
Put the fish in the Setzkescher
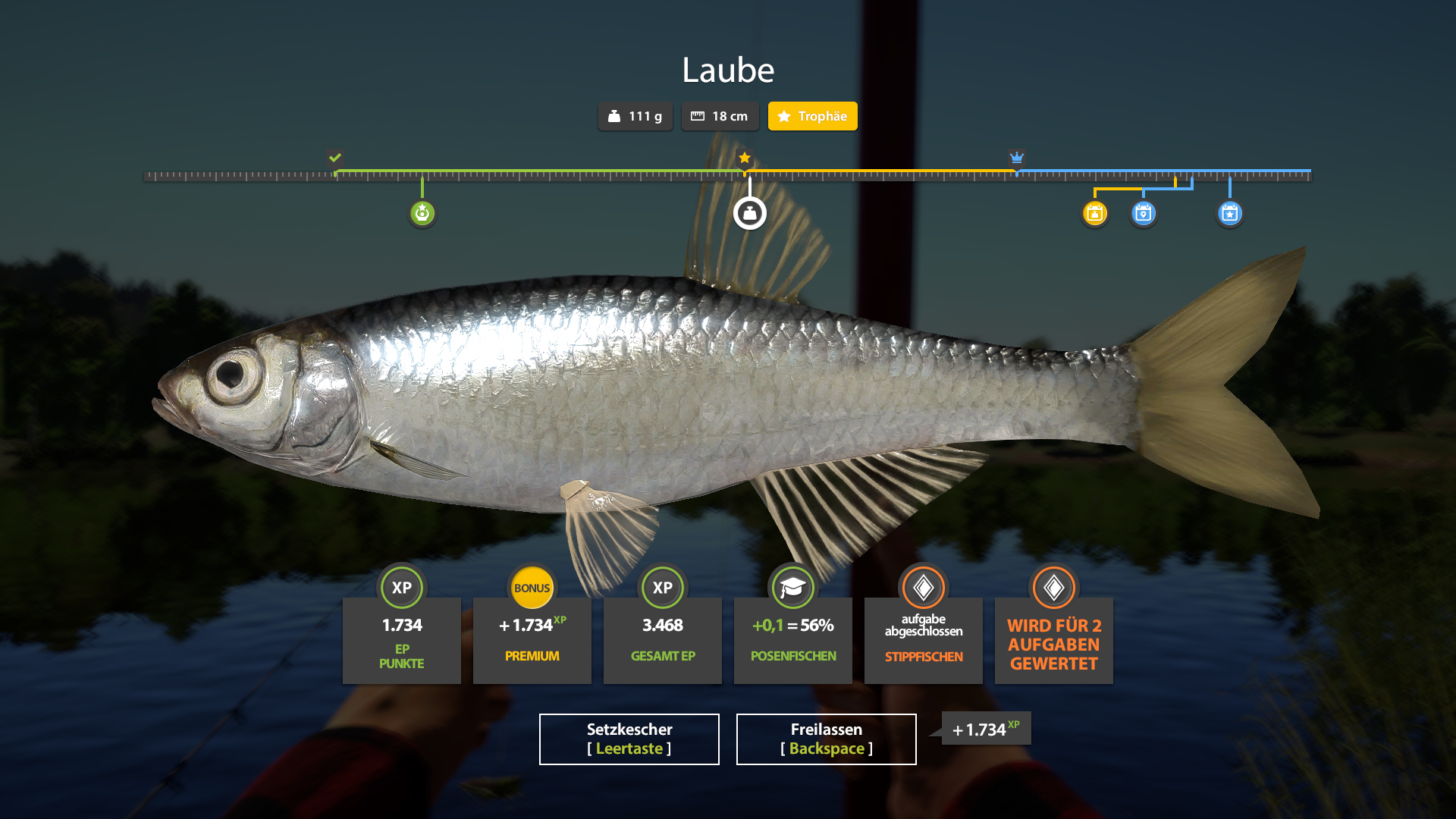point(629,739)
